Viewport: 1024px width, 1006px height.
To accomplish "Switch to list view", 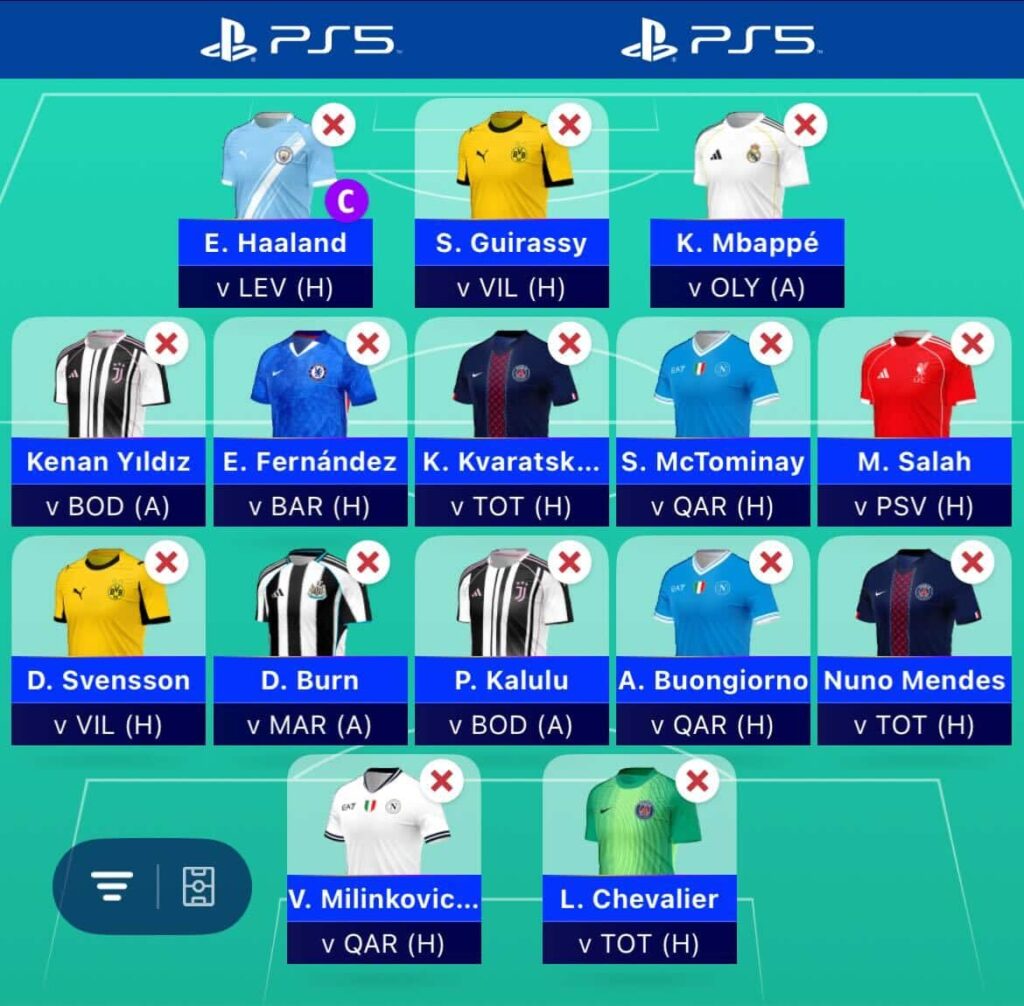I will [x=112, y=886].
